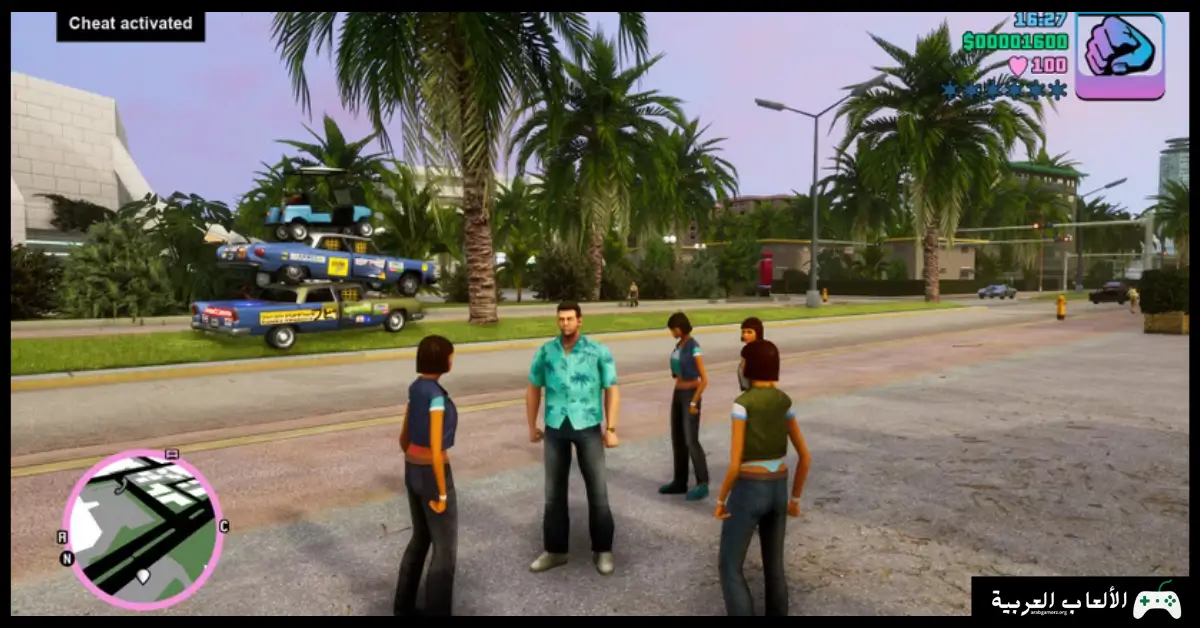Viewport: 1200px width, 628px height.
Task: Click the fist weapon icon
Action: coord(1120,55)
